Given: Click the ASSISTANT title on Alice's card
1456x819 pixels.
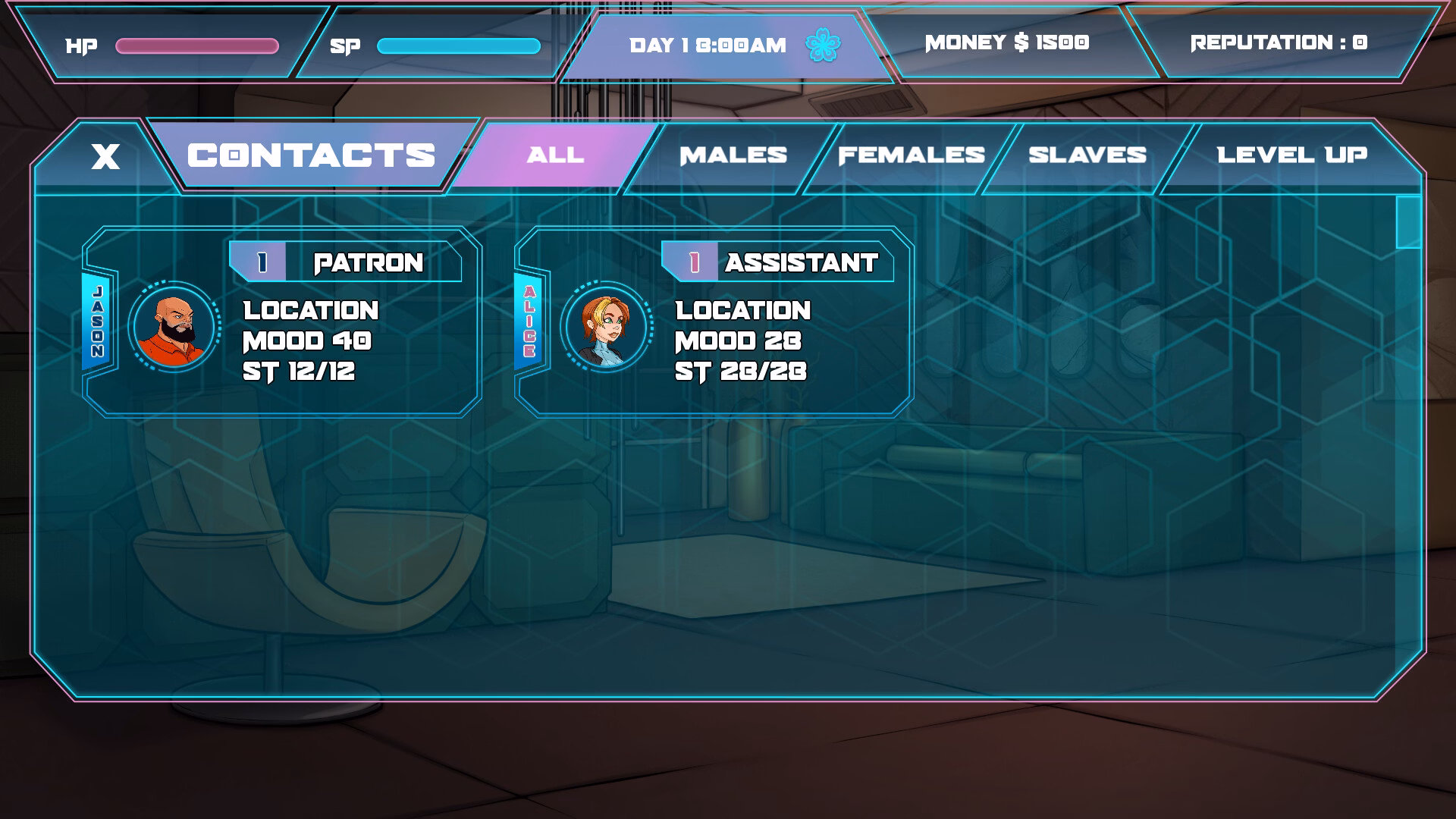Looking at the screenshot, I should click(x=801, y=264).
